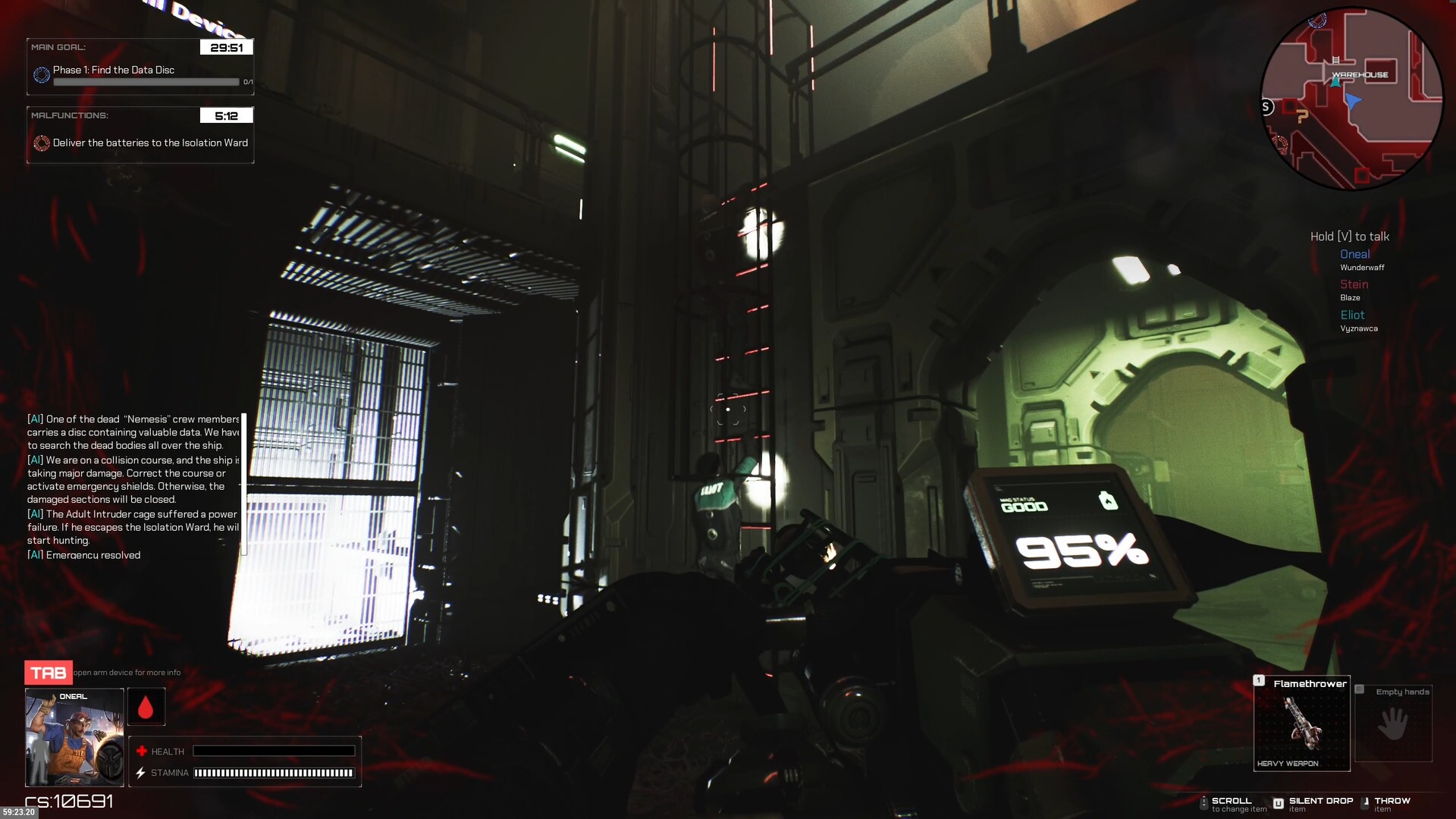
Task: Click the health cross icon
Action: point(141,751)
